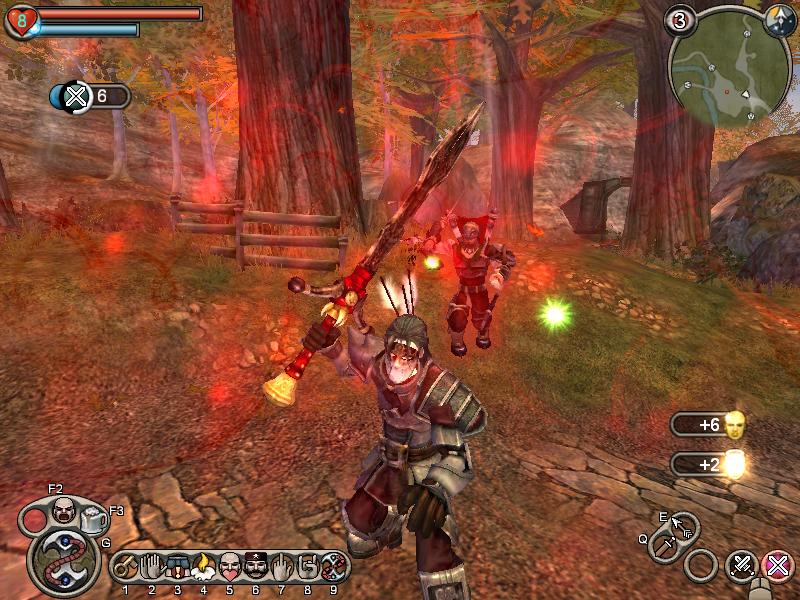
Task: Equip the sword melee weapon slot
Action: pyautogui.click(x=663, y=546)
